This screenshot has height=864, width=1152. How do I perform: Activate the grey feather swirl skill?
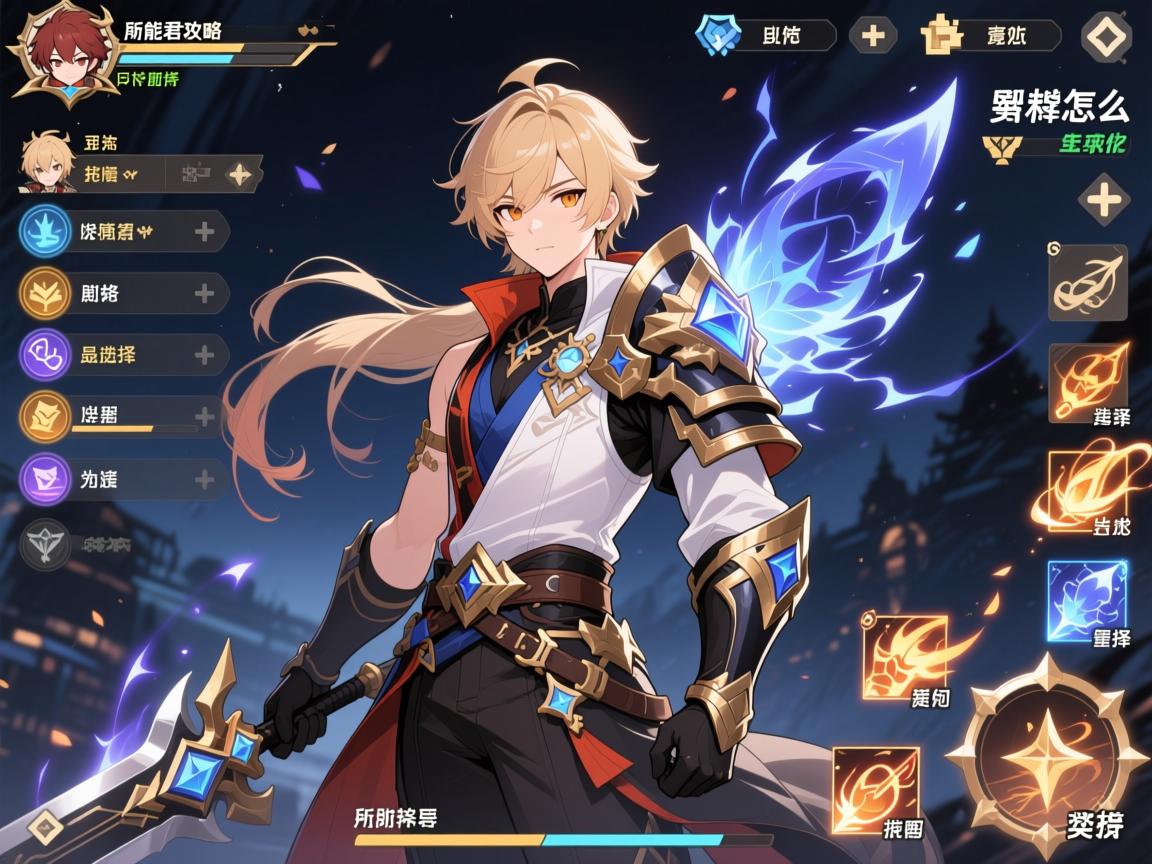1087,283
